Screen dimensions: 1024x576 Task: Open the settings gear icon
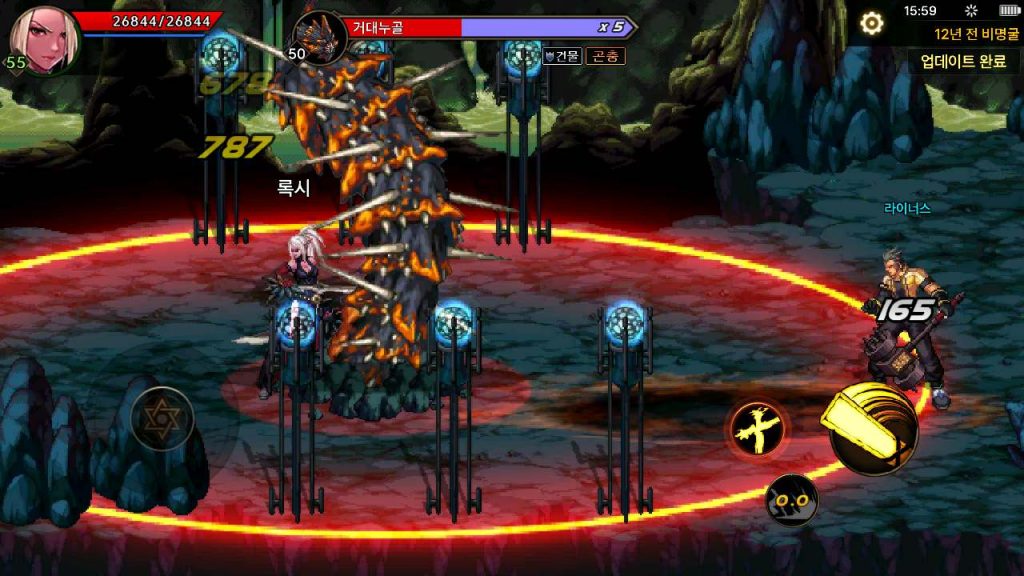[x=872, y=23]
